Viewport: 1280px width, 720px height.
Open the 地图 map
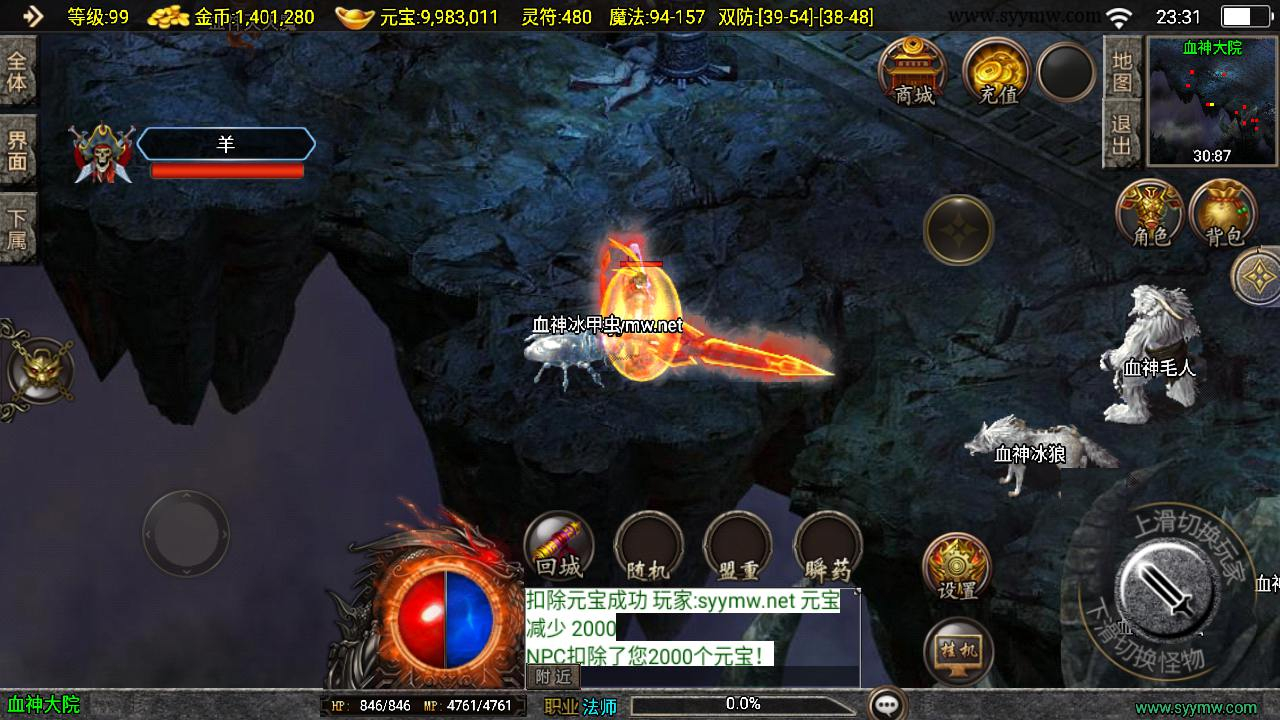[x=1122, y=70]
